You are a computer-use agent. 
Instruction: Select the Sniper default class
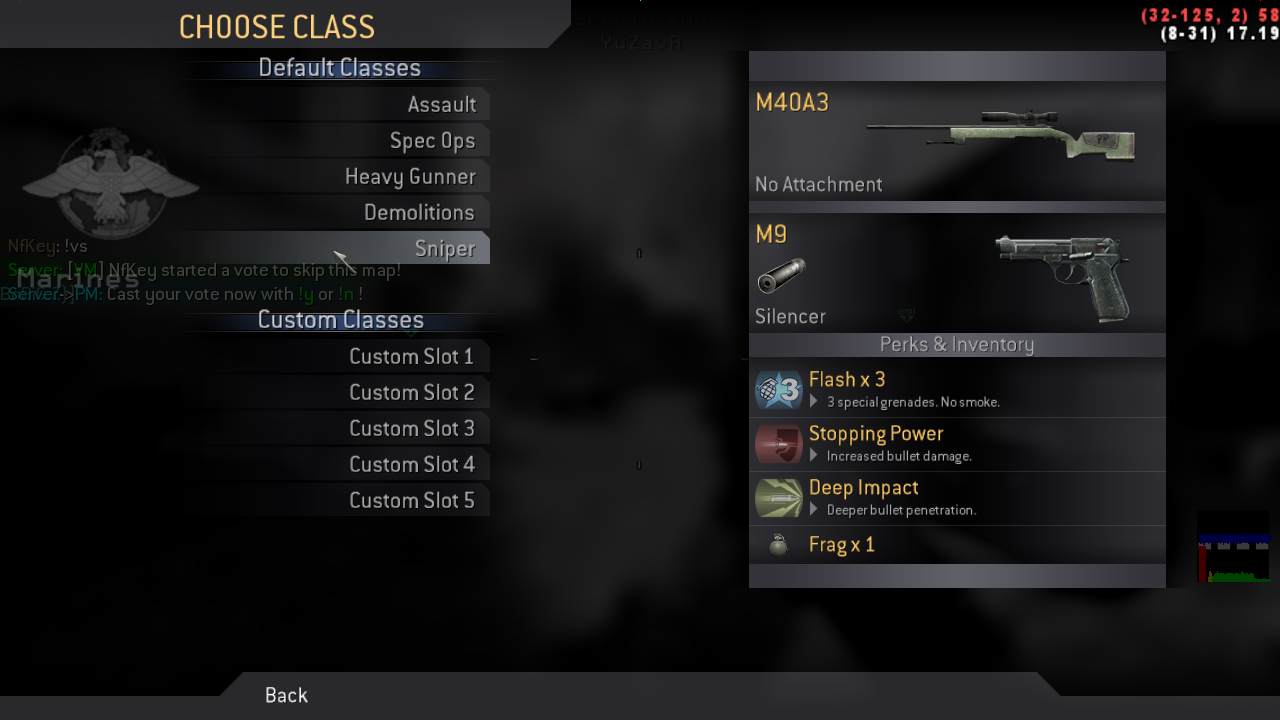click(447, 248)
